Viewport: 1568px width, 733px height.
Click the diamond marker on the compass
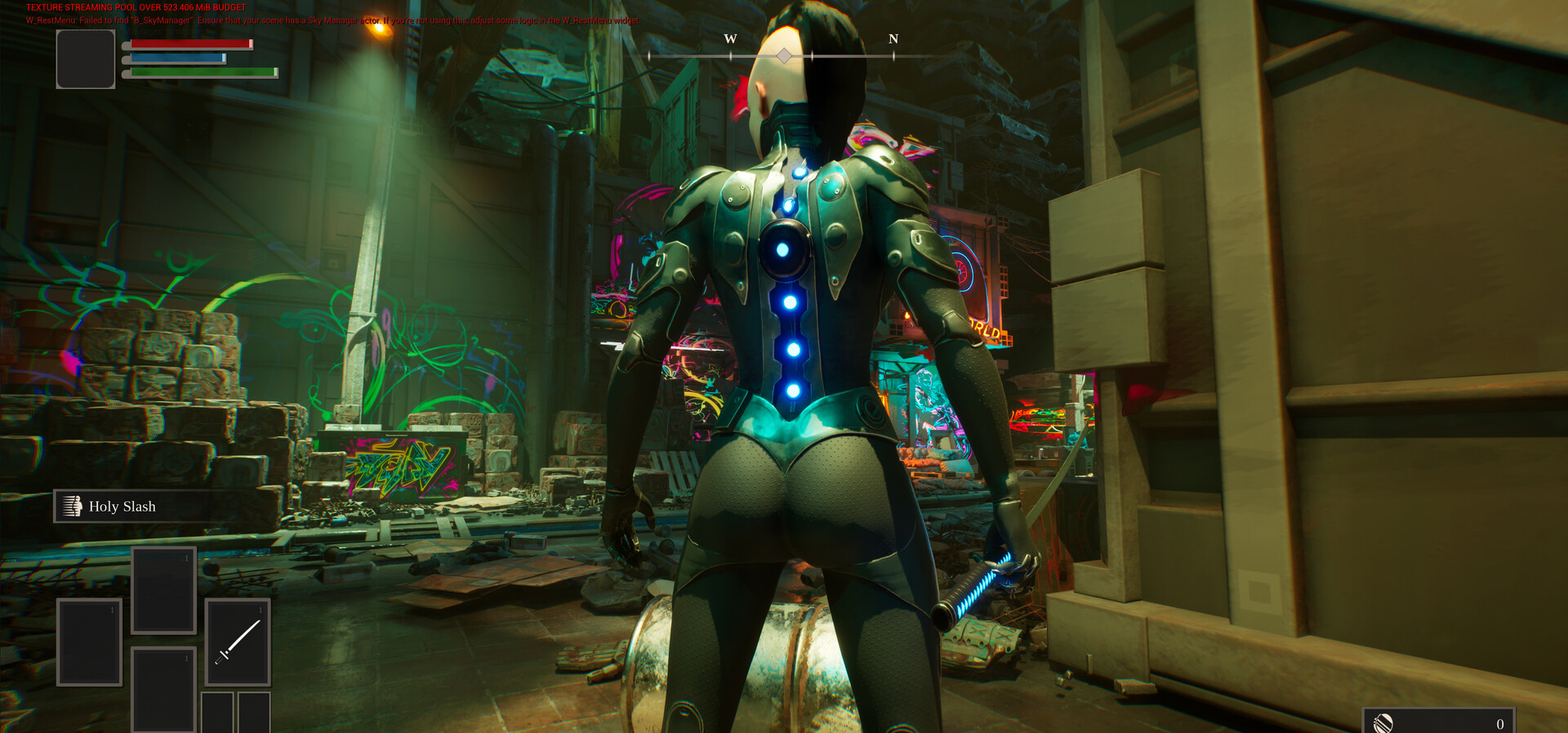coord(784,56)
